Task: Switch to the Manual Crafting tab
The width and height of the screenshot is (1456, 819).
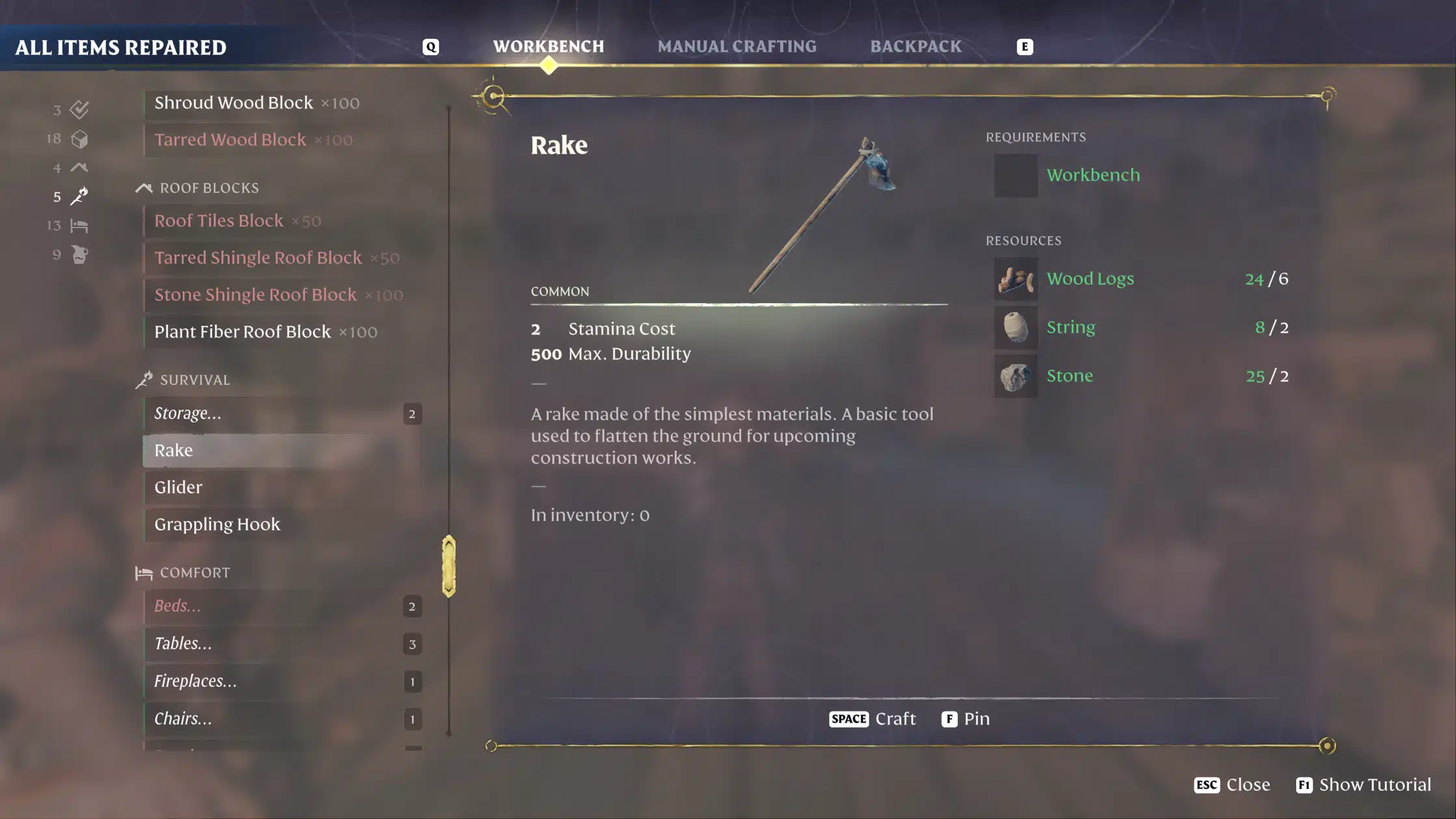Action: (x=736, y=46)
